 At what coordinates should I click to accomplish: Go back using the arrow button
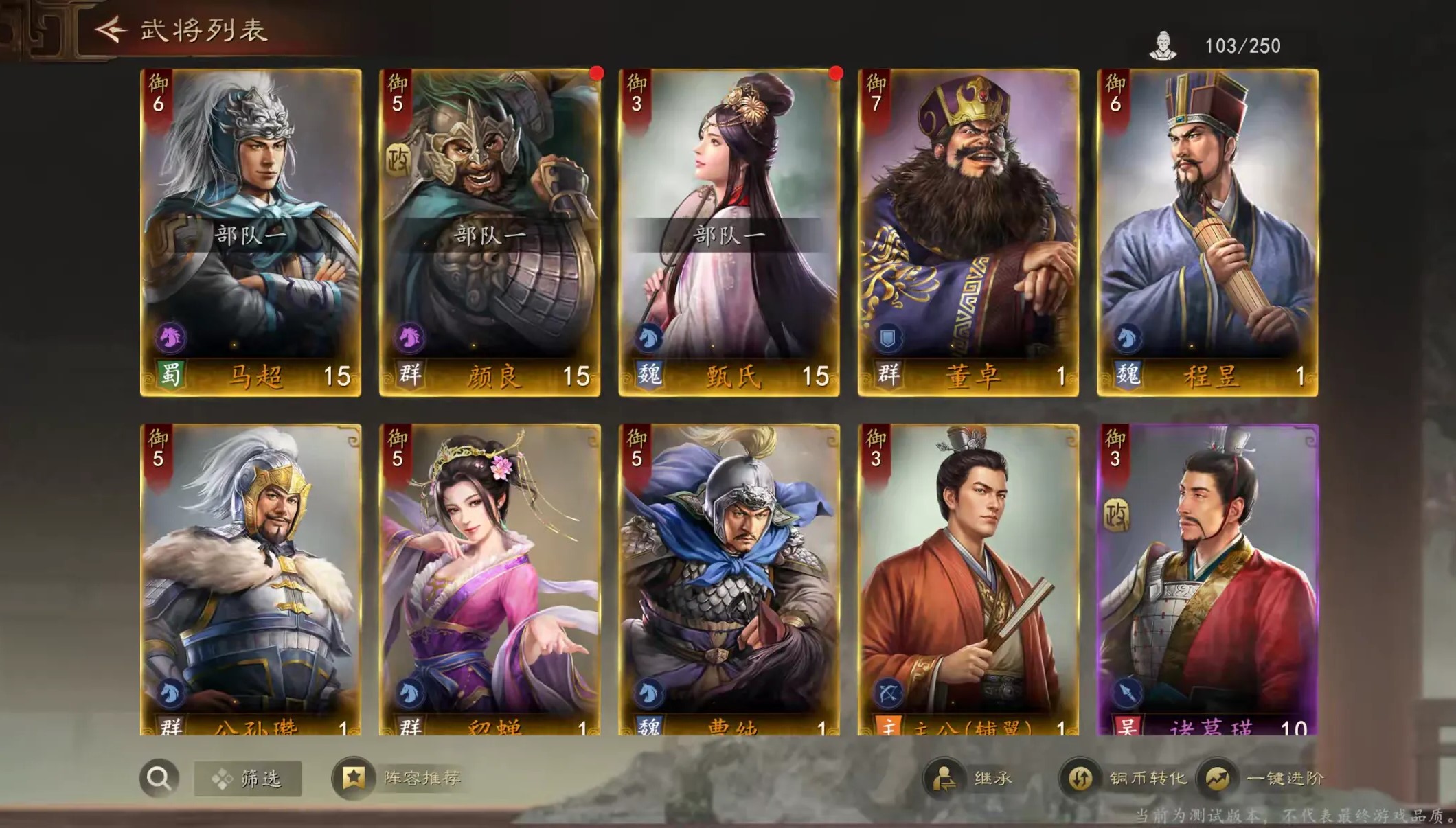pyautogui.click(x=111, y=30)
